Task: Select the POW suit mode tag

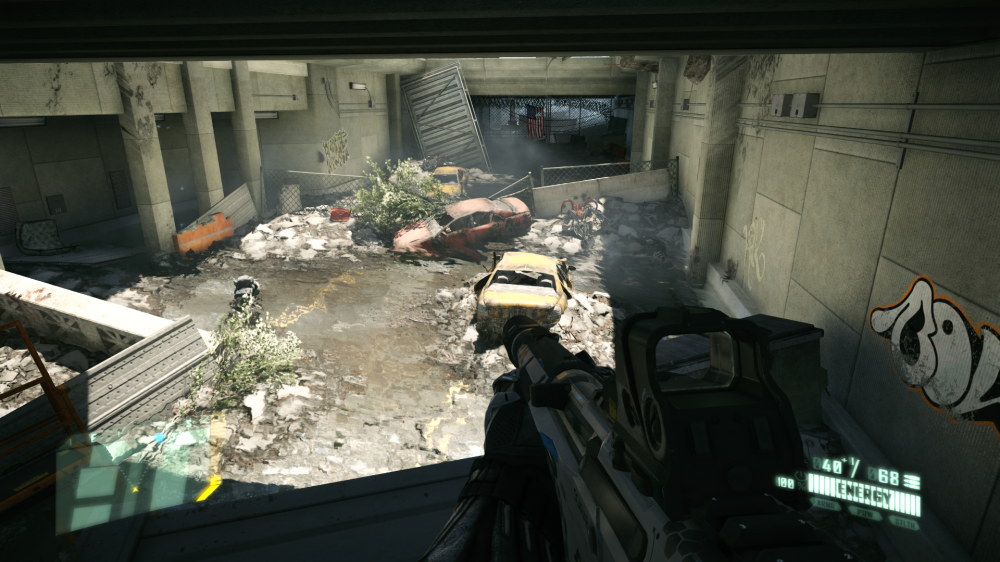Action: [866, 513]
